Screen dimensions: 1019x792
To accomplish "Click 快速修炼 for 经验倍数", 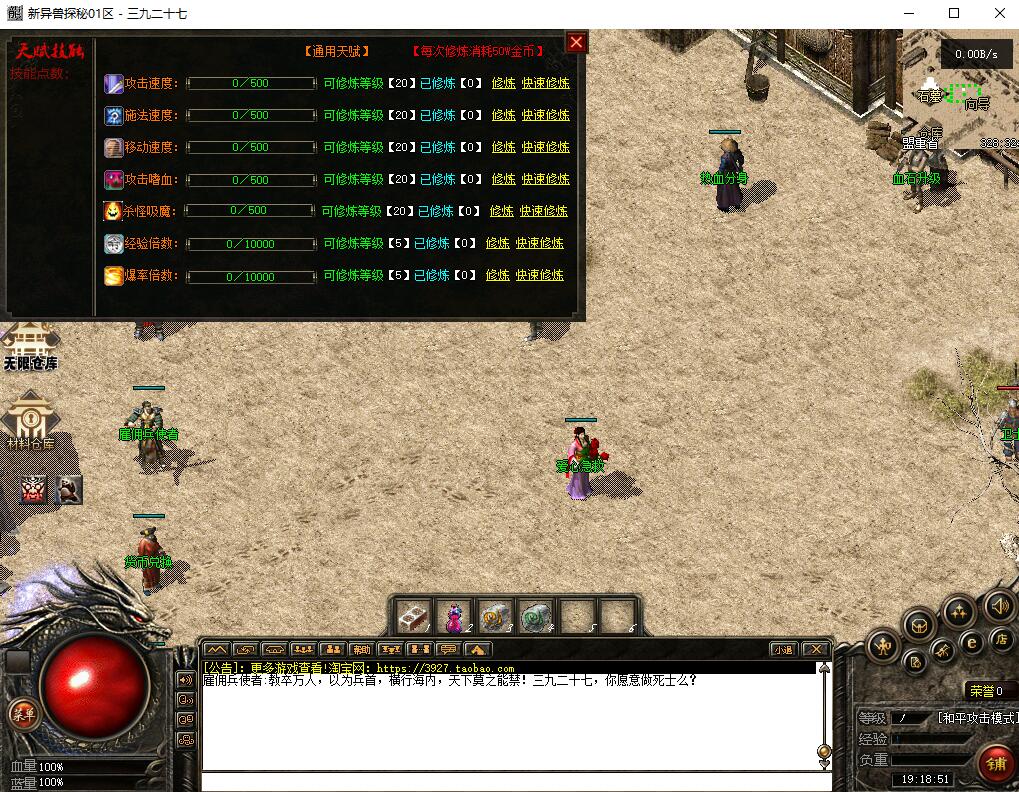I will pos(540,243).
